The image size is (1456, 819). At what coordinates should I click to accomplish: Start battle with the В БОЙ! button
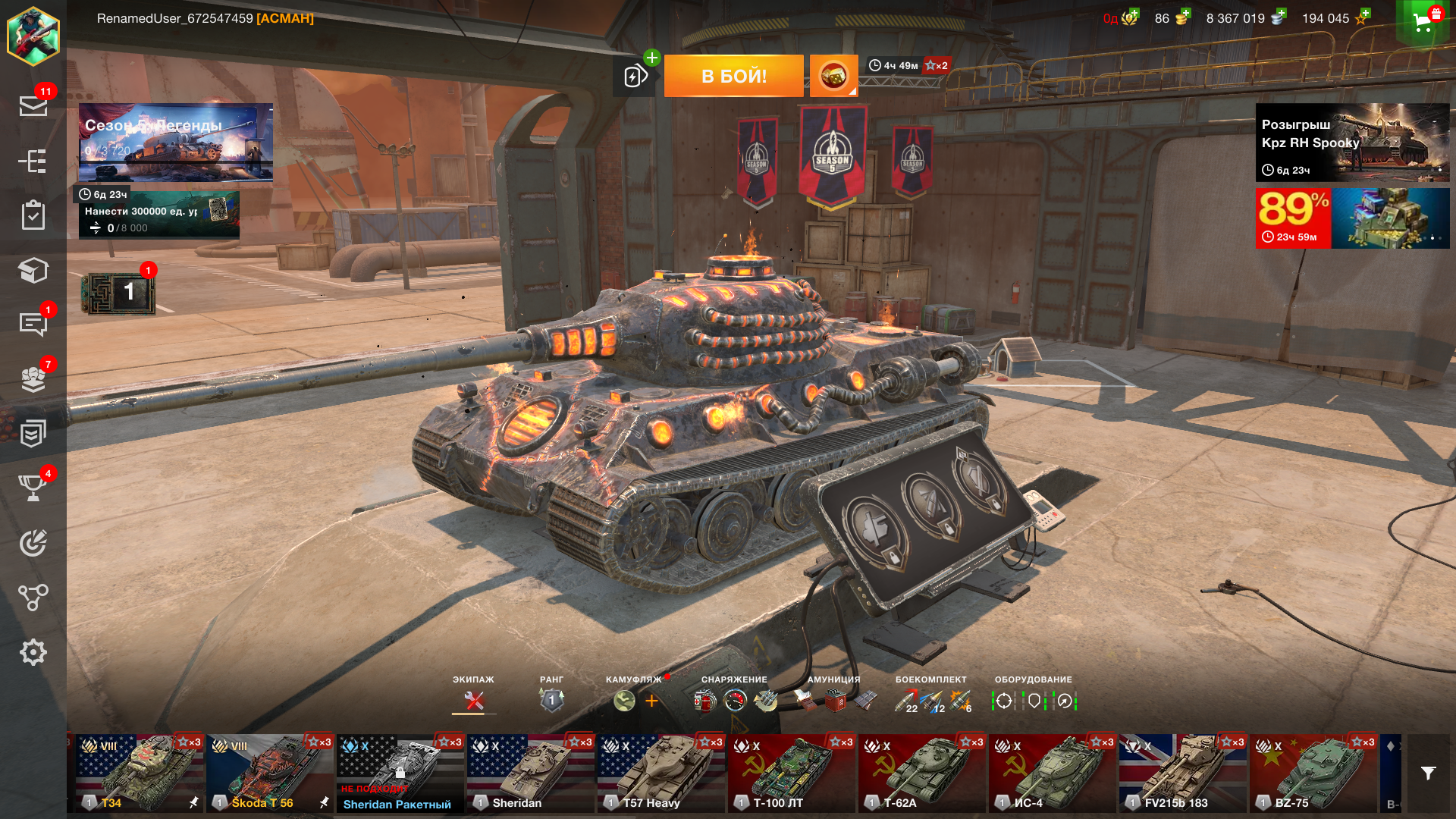click(x=733, y=76)
